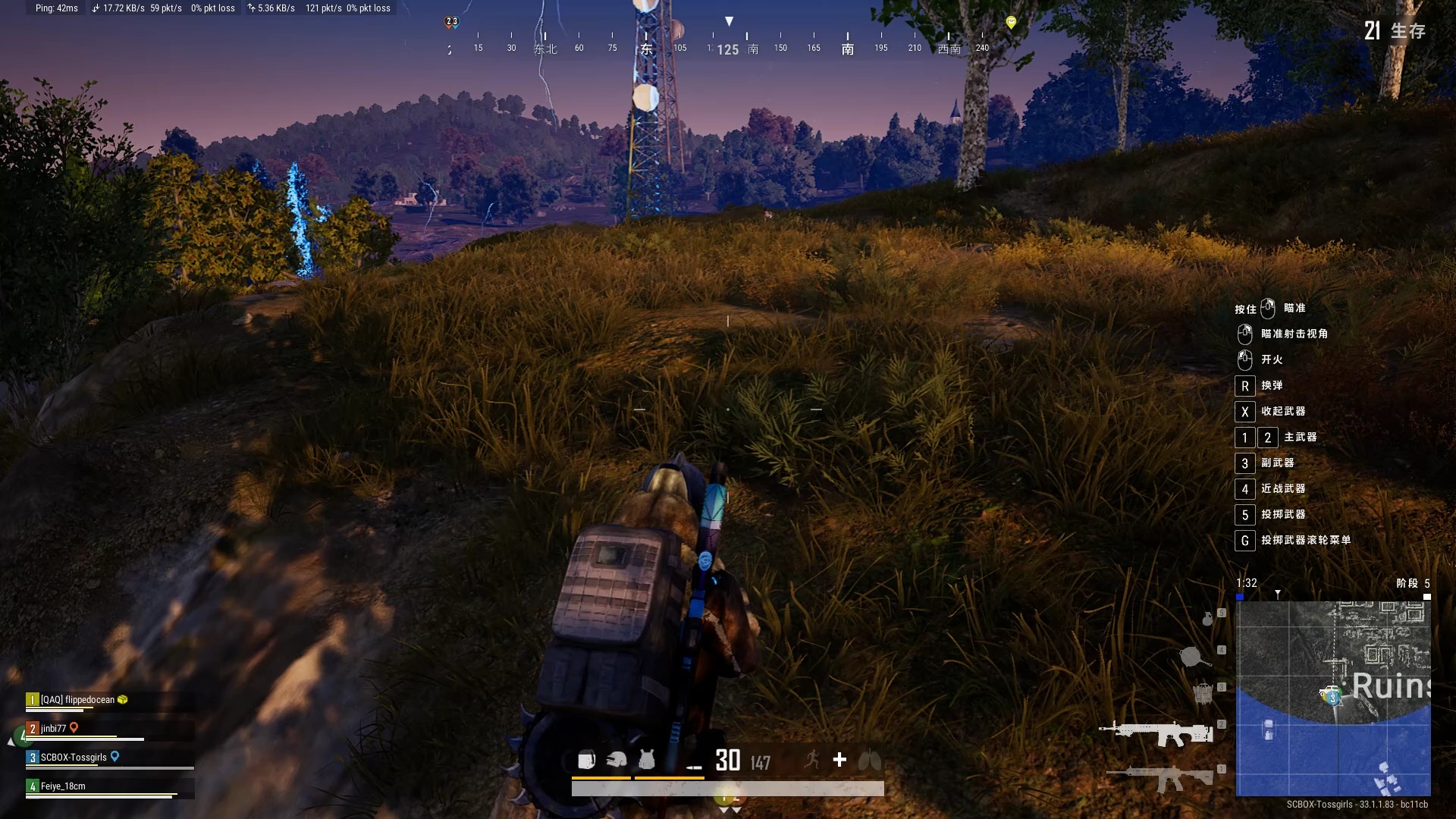Screen dimensions: 1456x819
Task: Choose the grenade throwable slot
Action: point(1207,619)
